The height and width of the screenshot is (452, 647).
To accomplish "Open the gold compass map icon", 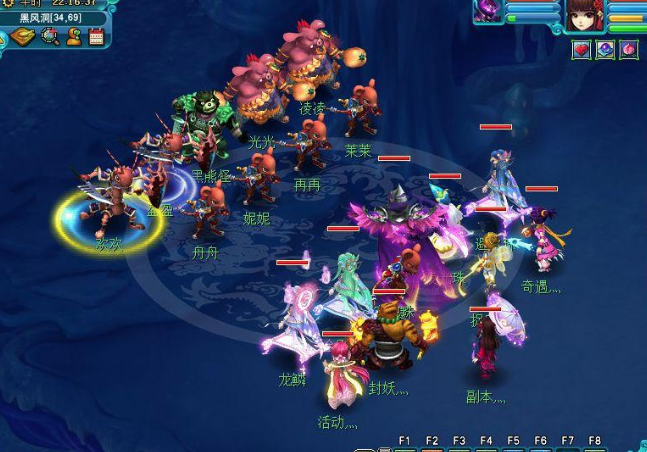I will [x=22, y=37].
